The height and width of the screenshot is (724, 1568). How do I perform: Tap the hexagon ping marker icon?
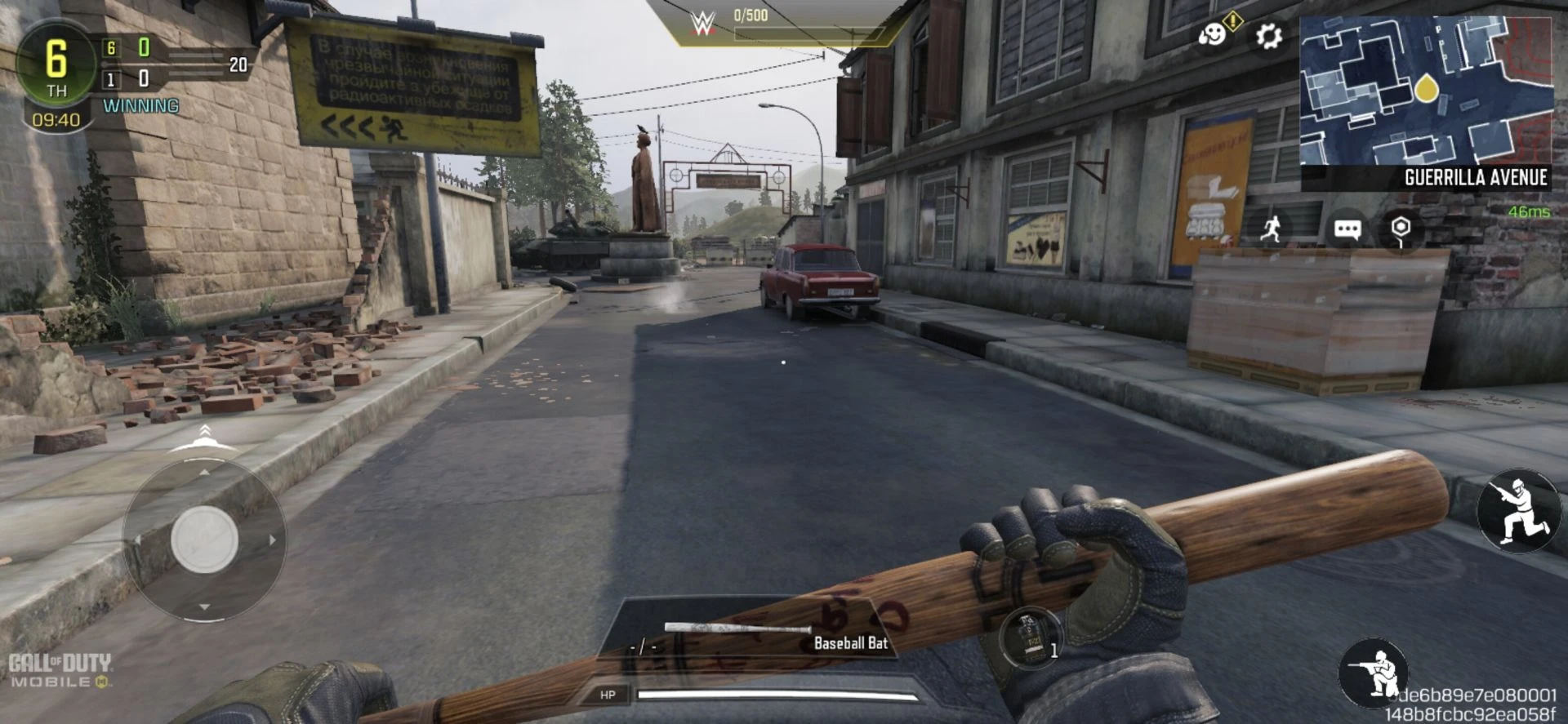[x=1401, y=228]
